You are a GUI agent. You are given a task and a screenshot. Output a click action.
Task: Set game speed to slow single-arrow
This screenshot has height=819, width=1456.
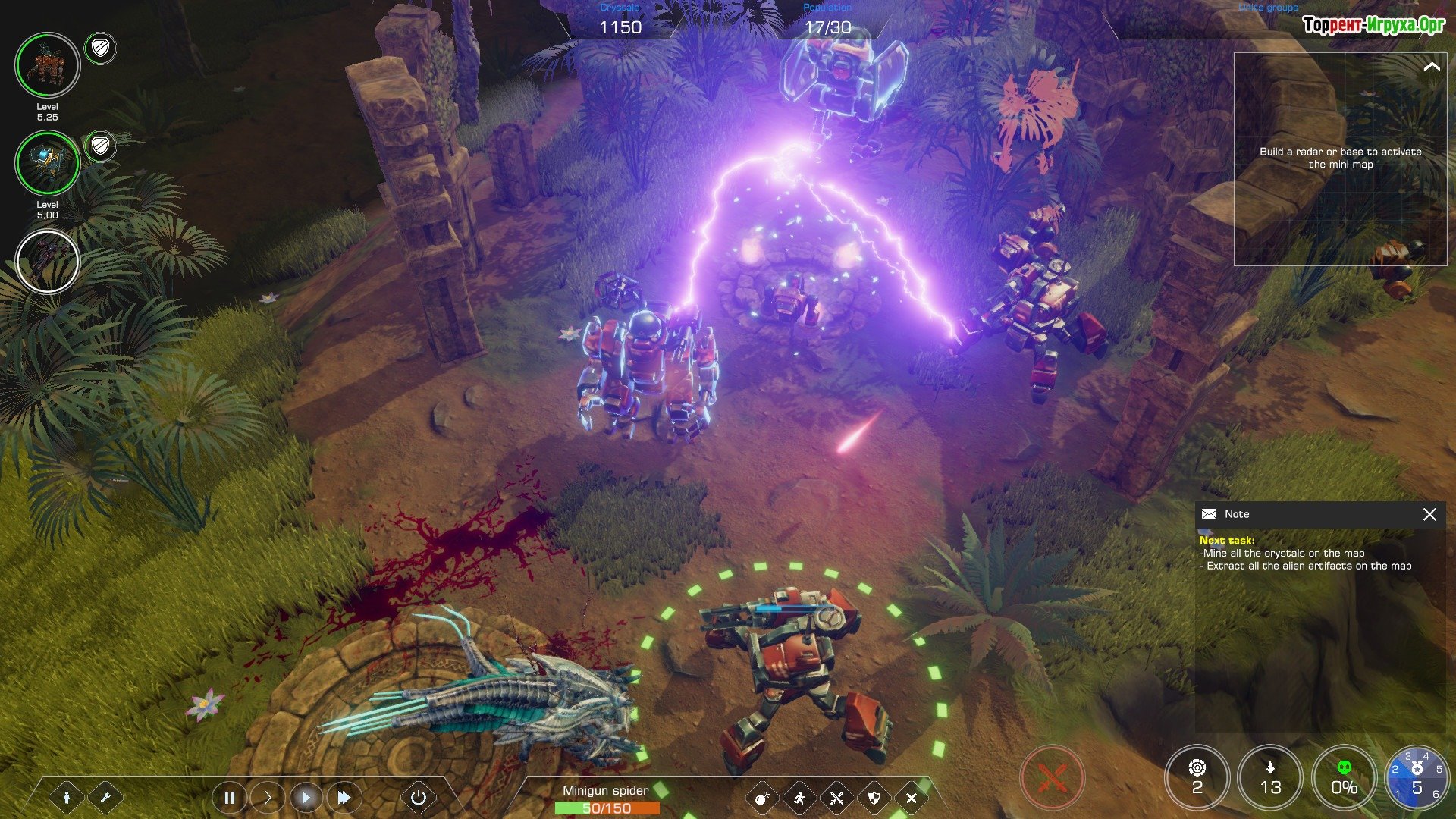[x=267, y=798]
